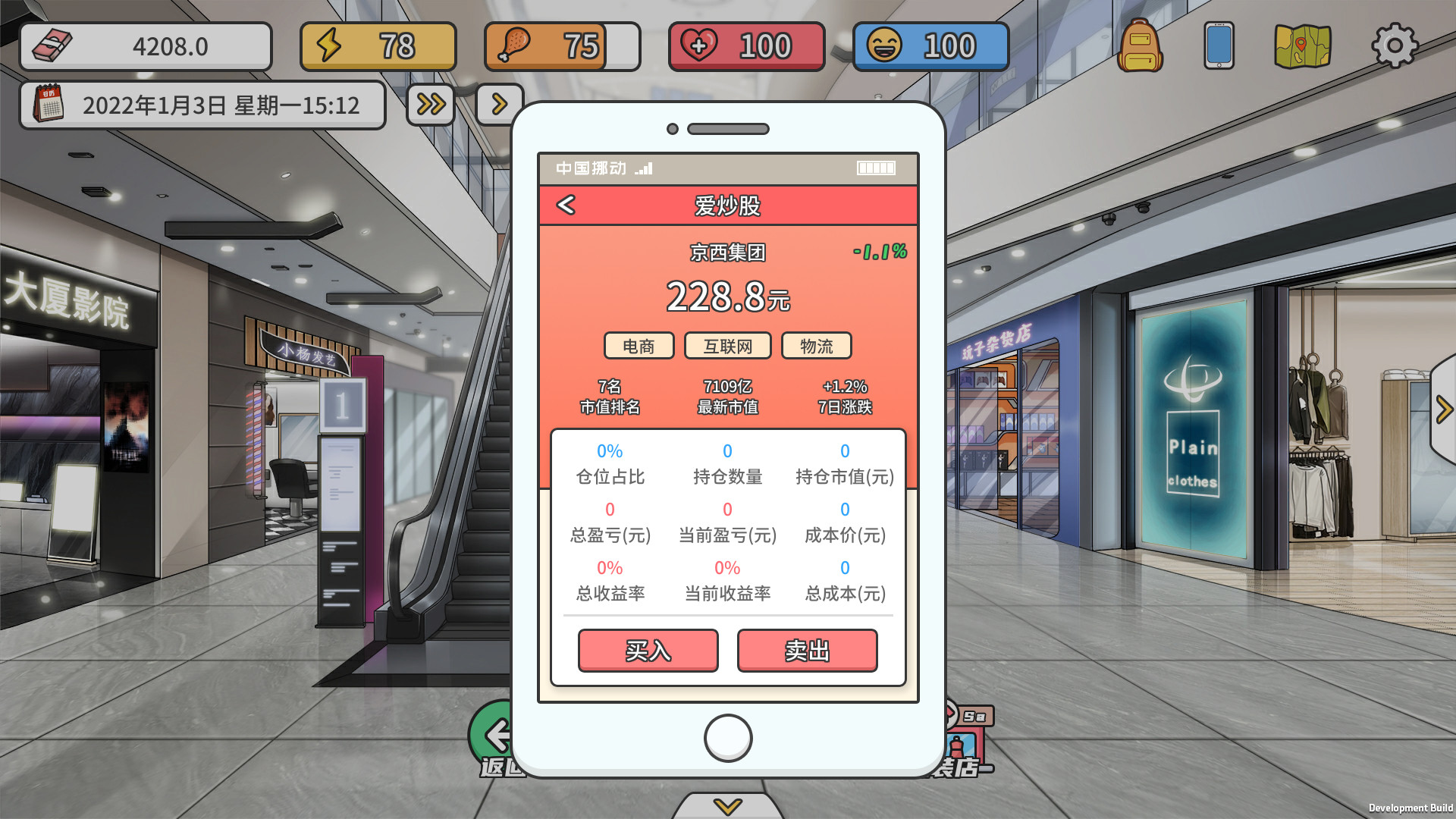Collapse the bottom chevron panel
The height and width of the screenshot is (819, 1456).
tap(728, 808)
